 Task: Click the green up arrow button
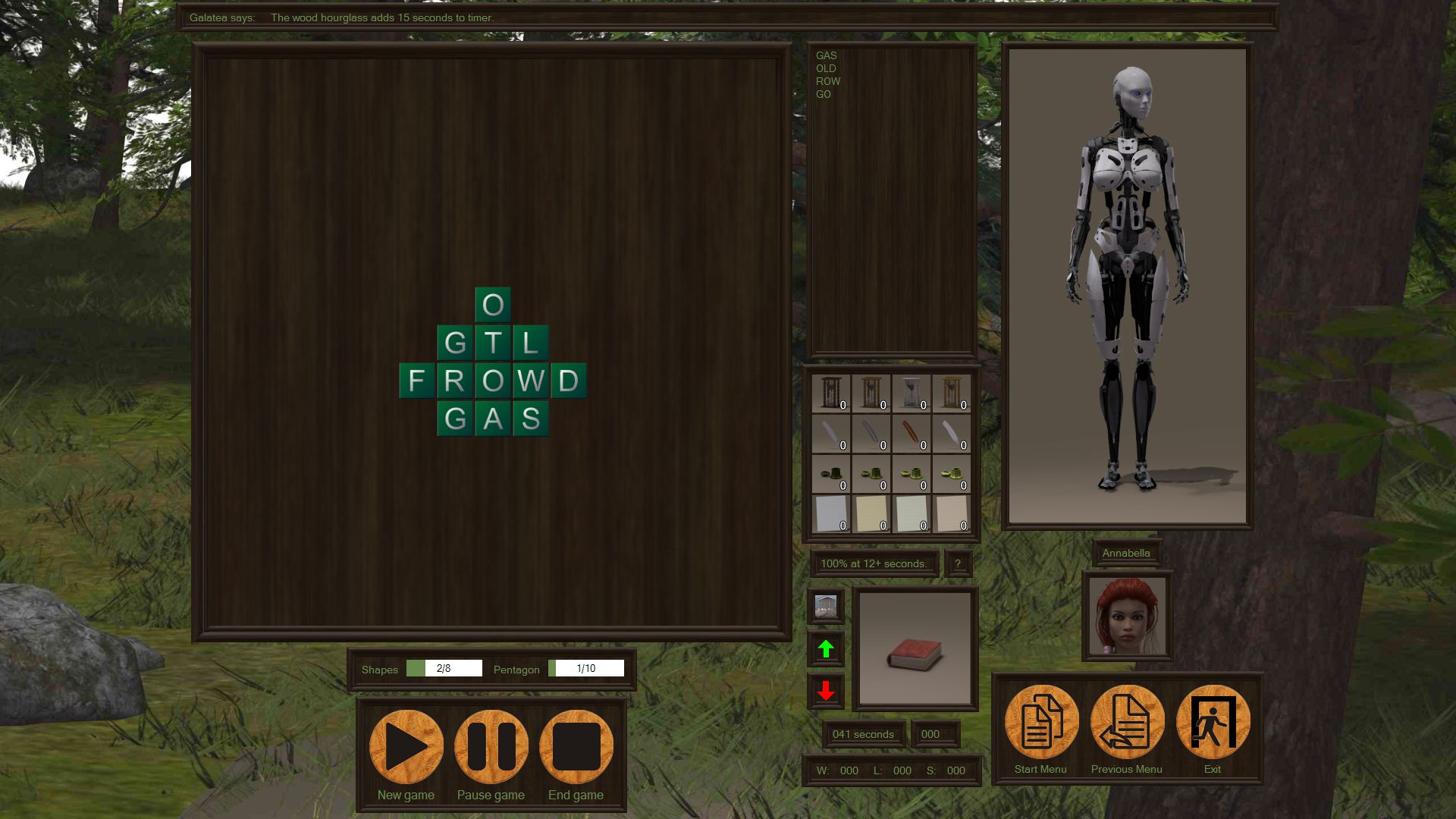(x=826, y=648)
